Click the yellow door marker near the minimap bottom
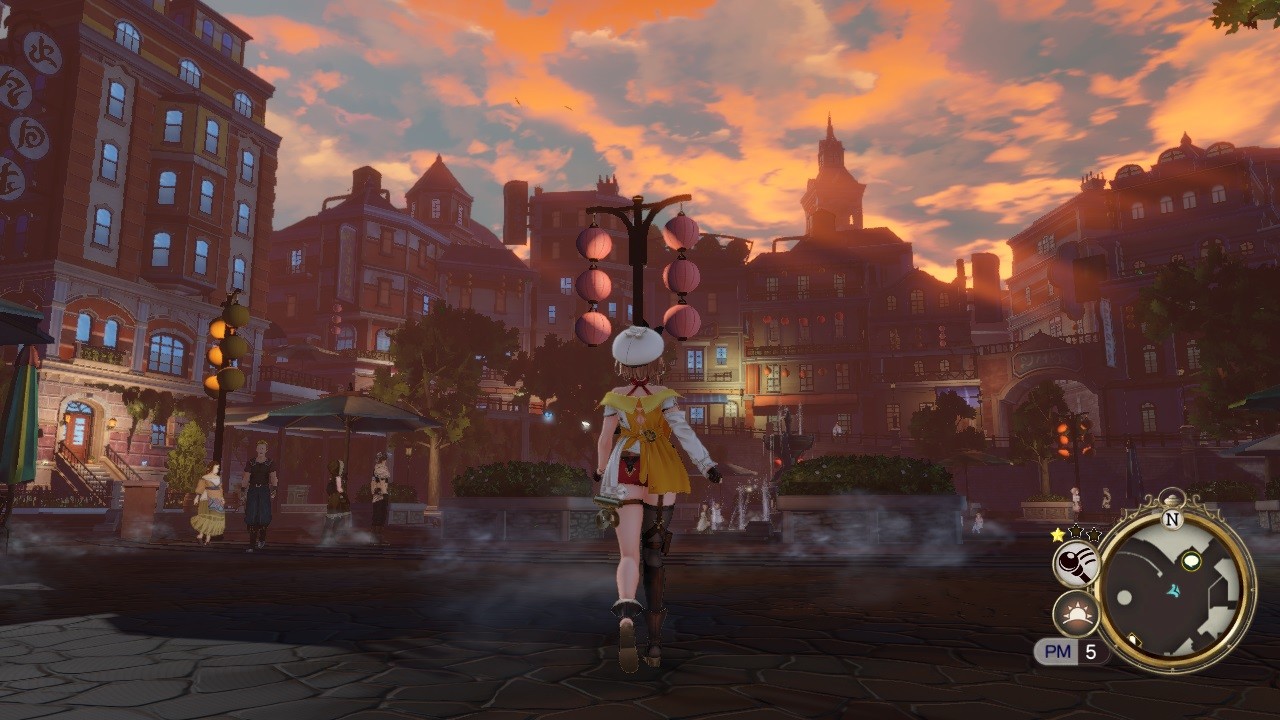 click(x=1134, y=639)
